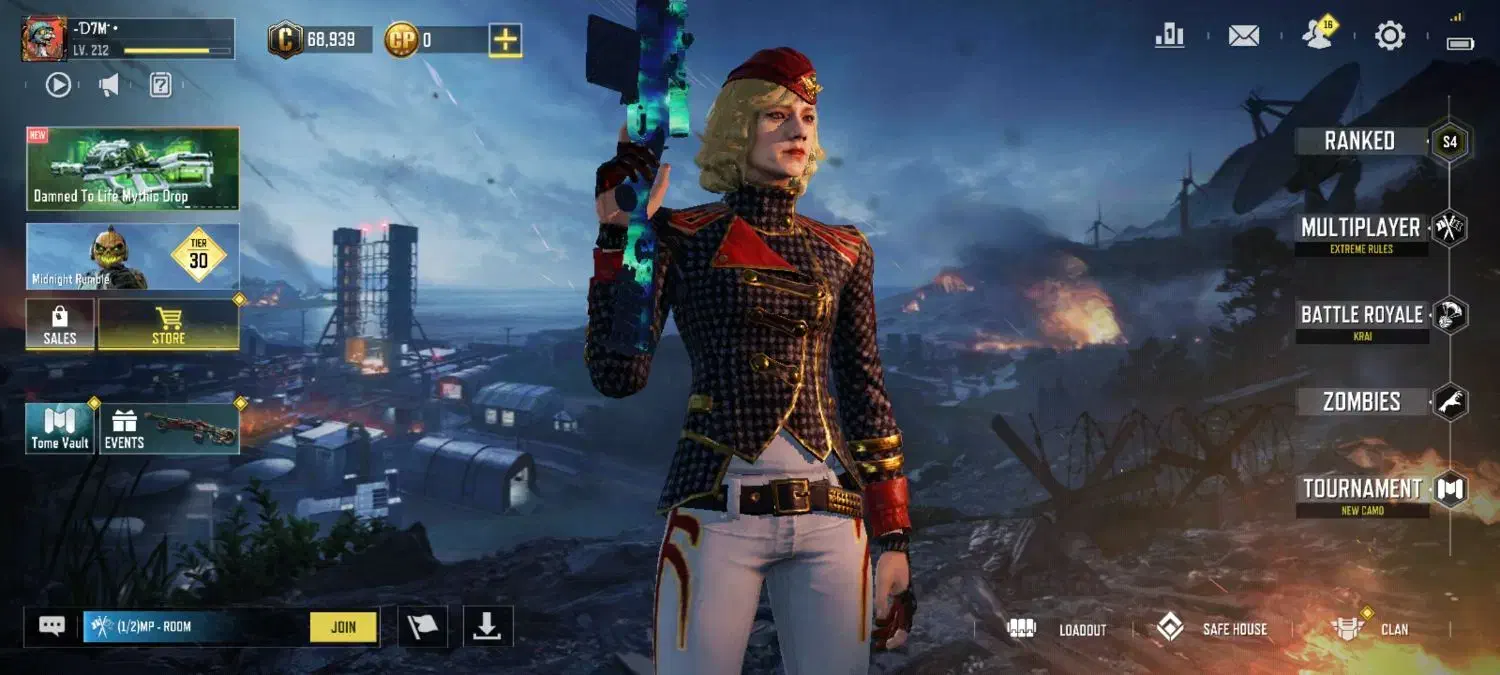Screen dimensions: 1500x675
Task: Open the Midnight Rumble battle pass
Action: [133, 257]
